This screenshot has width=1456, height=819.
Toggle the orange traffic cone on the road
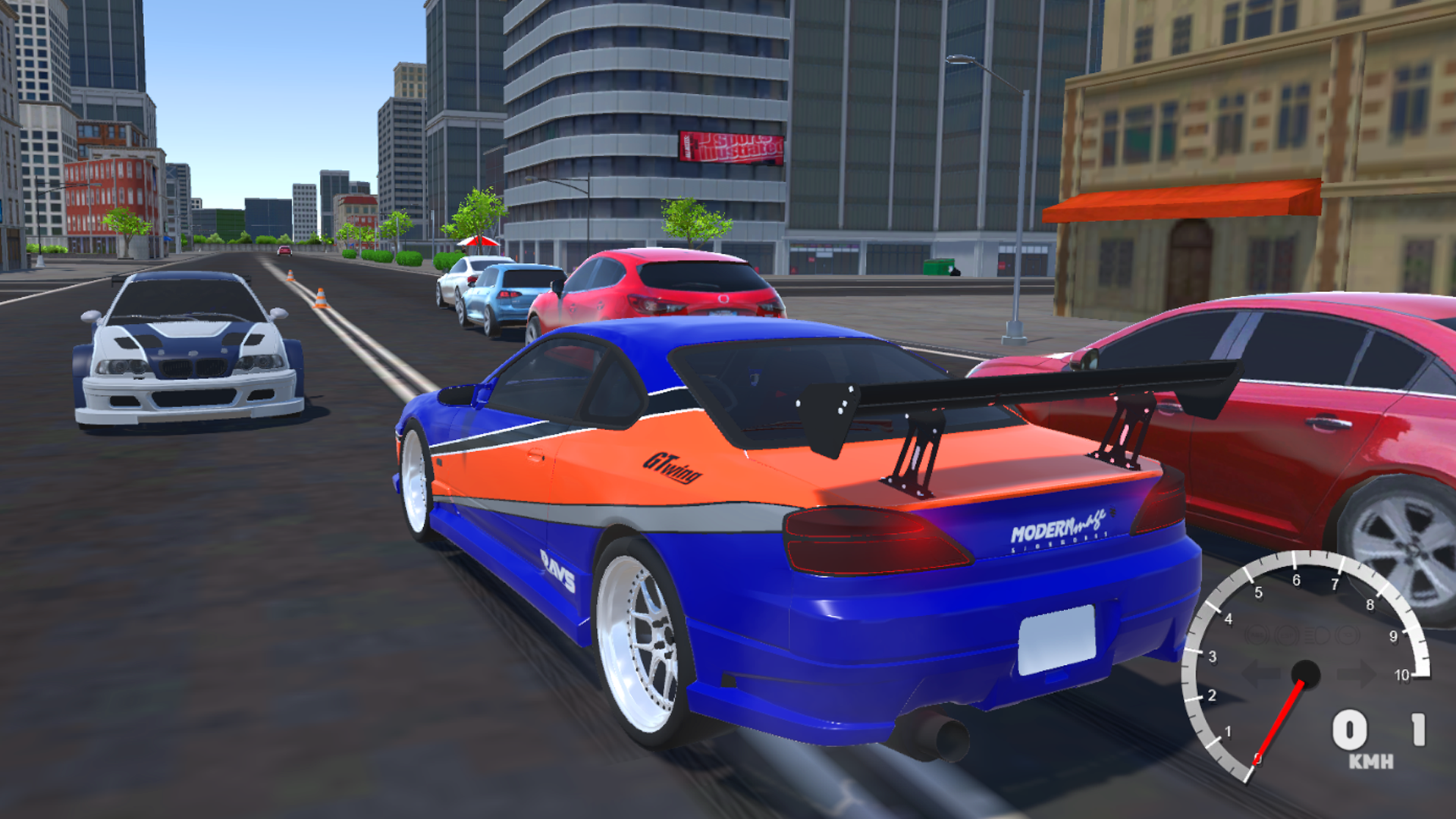tap(320, 297)
